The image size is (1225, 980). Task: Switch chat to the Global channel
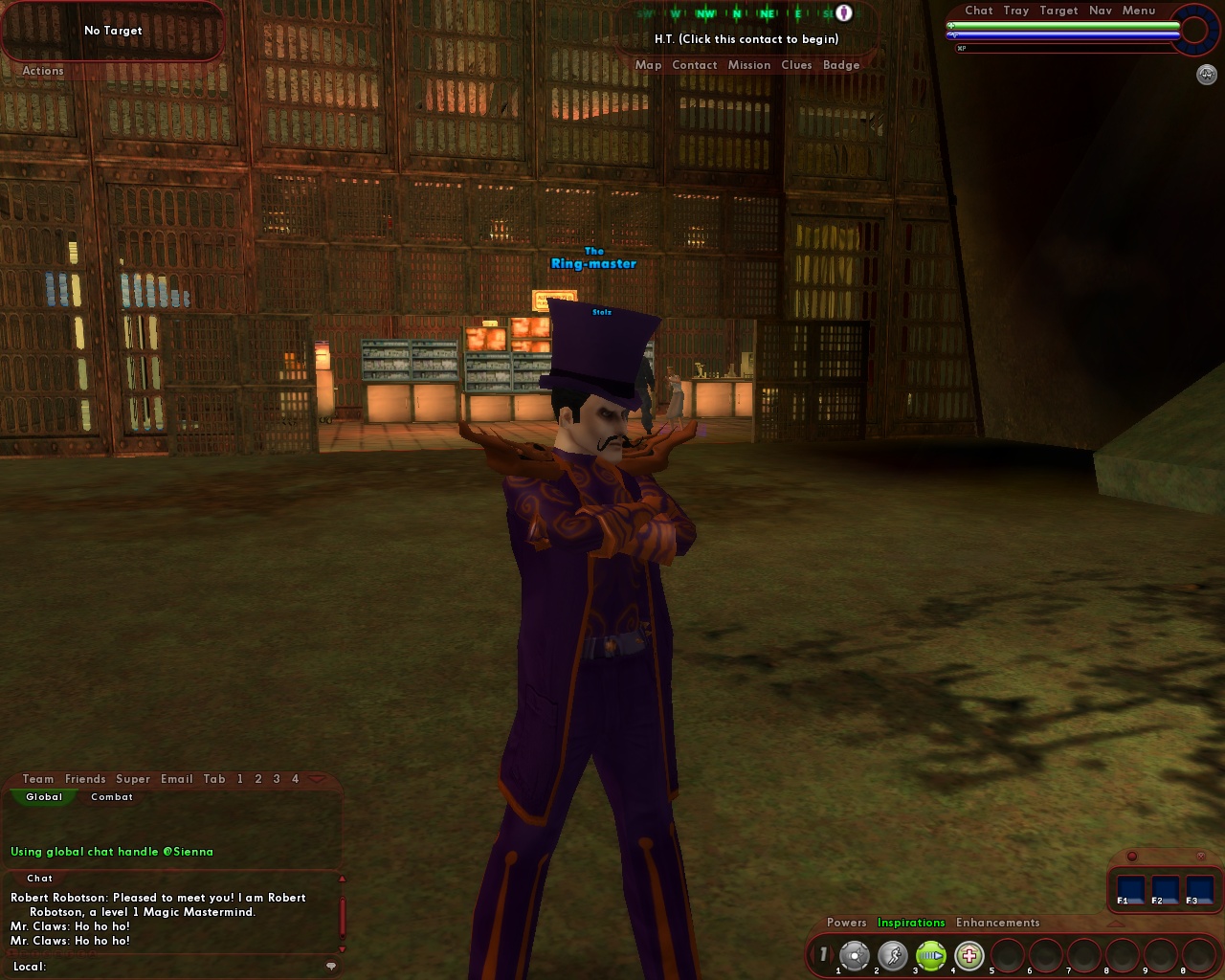pyautogui.click(x=43, y=796)
